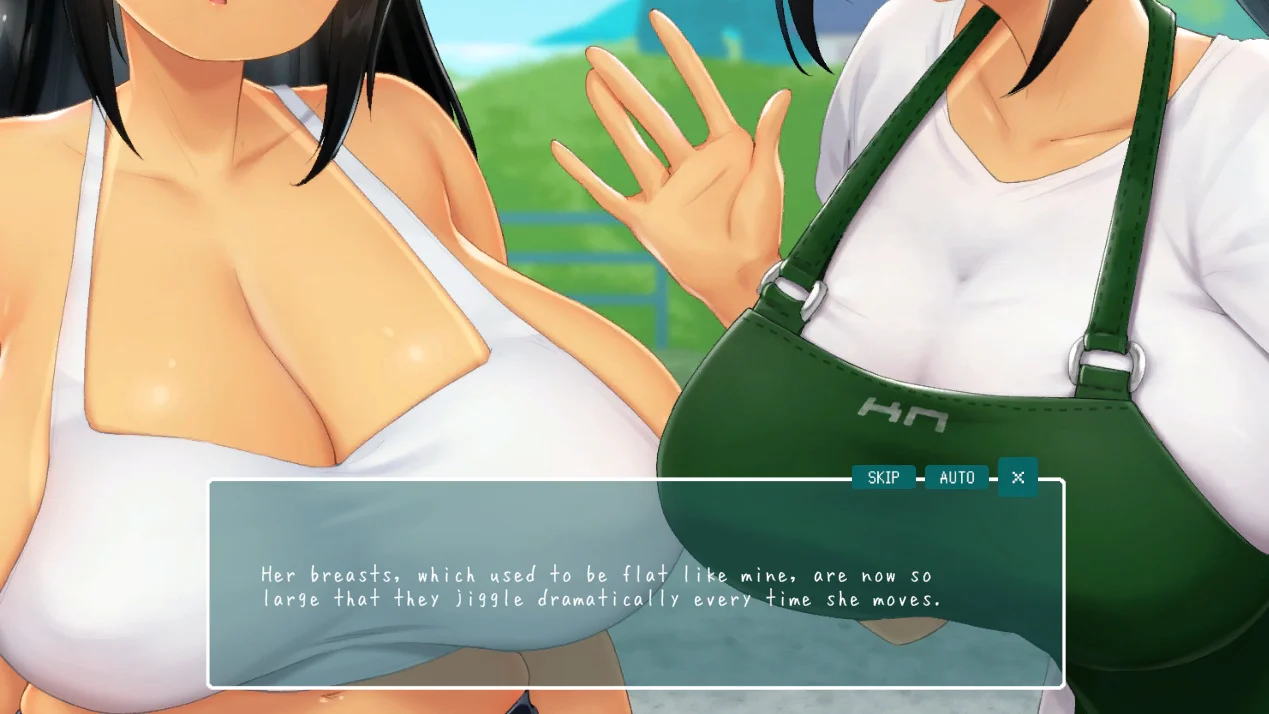Screen dimensions: 1269x714
Task: Click the SKIP button
Action: click(x=883, y=478)
